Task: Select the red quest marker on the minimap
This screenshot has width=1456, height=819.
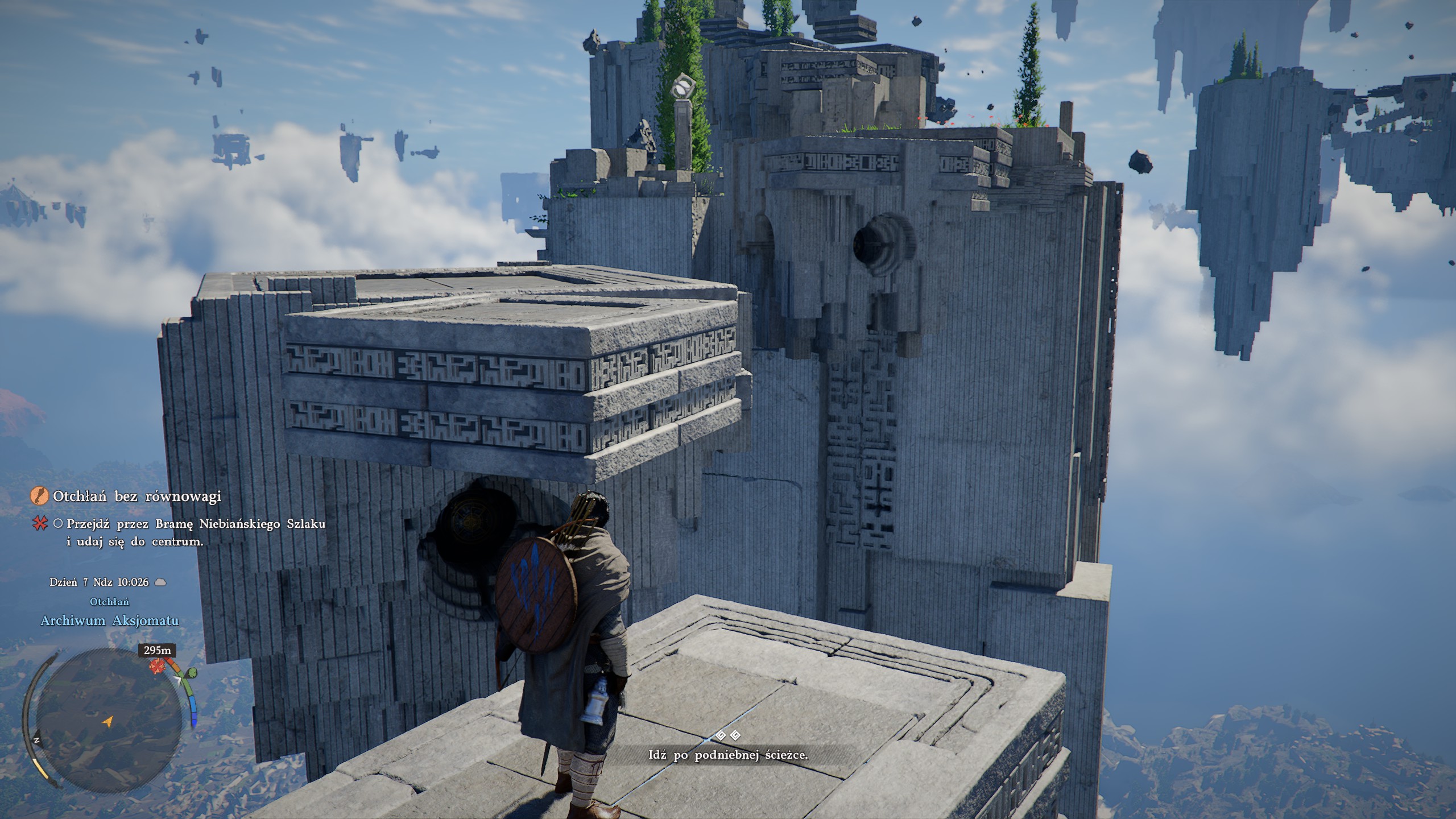Action: click(x=156, y=666)
